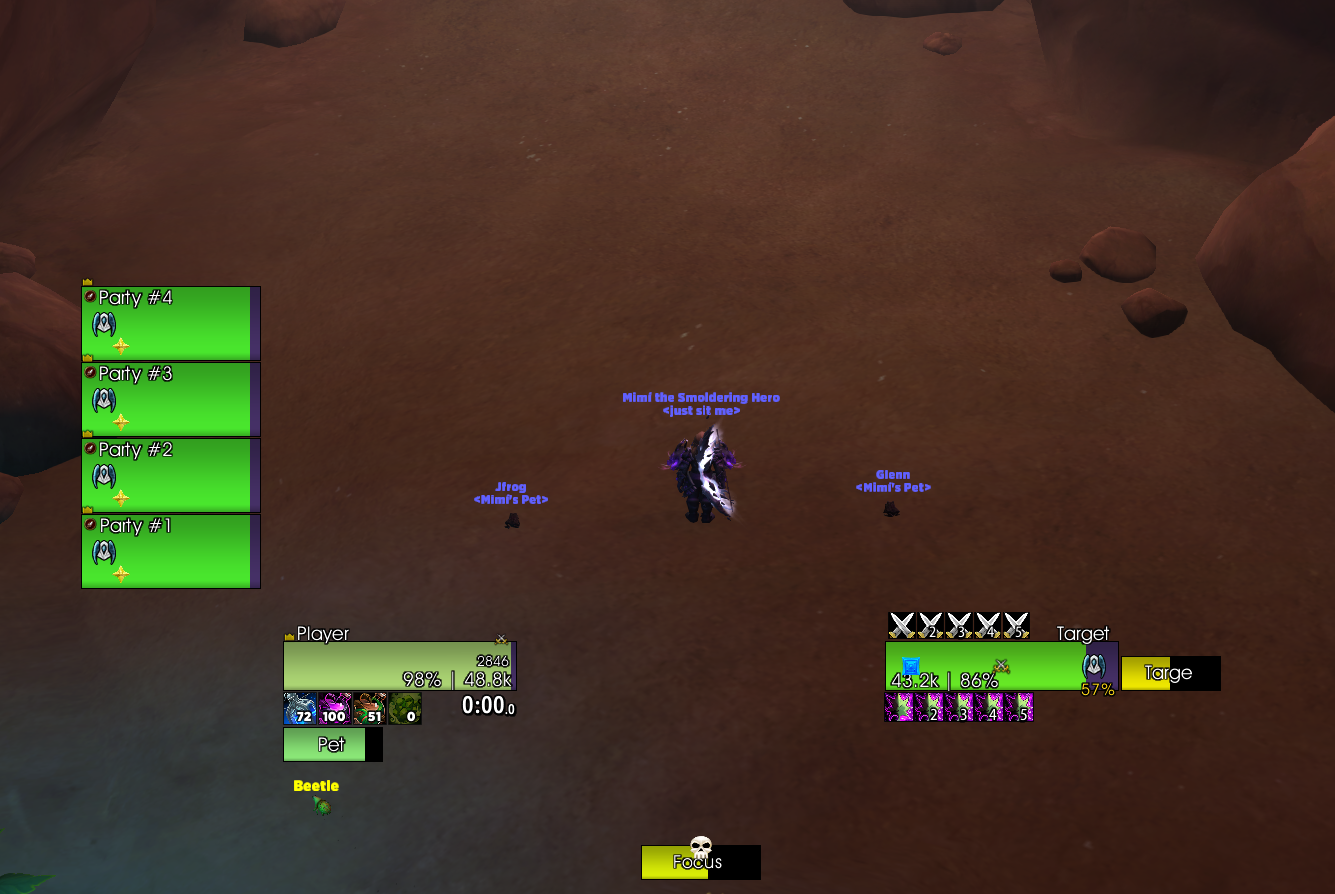Select the Pet unit frame
The height and width of the screenshot is (894, 1335).
pyautogui.click(x=332, y=744)
